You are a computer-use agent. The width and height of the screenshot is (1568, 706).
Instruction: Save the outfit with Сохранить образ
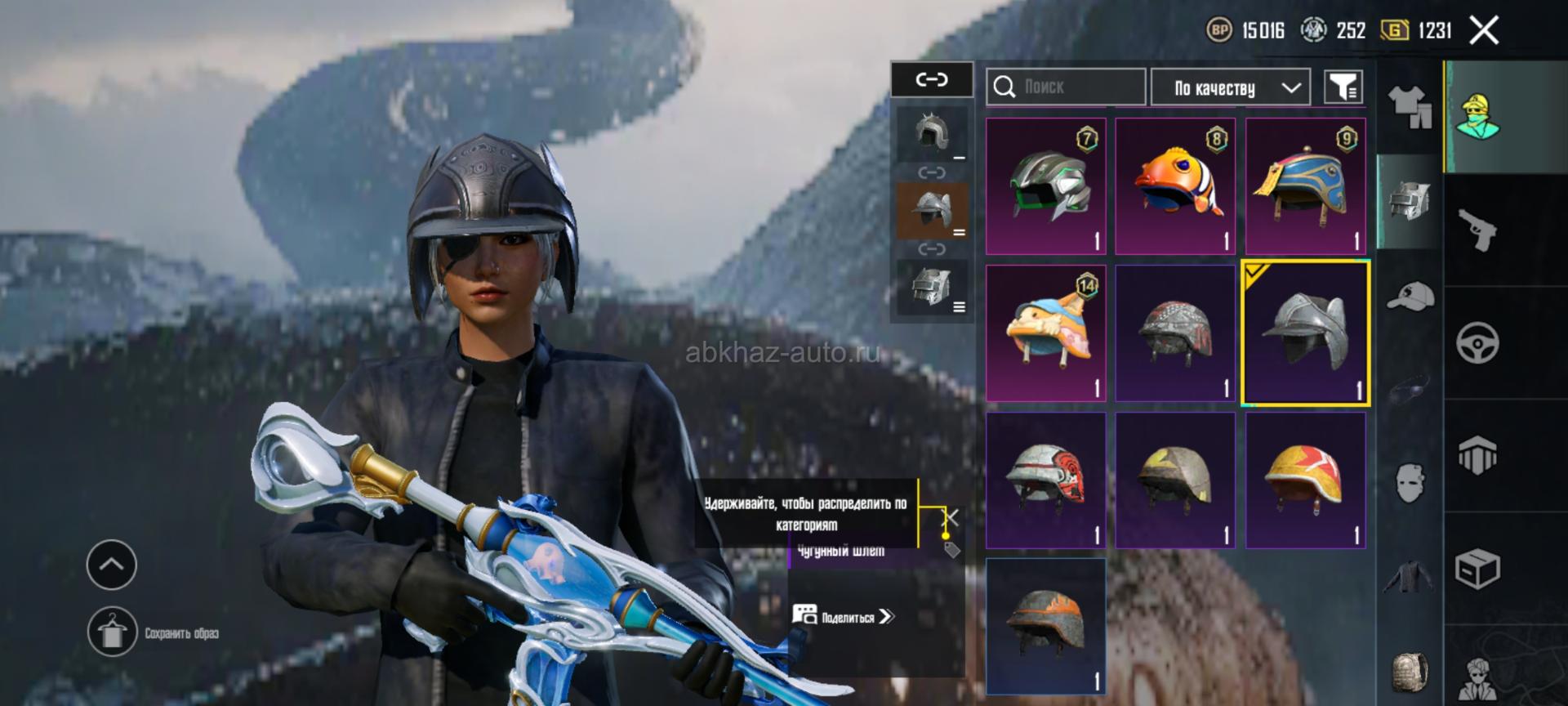(x=113, y=632)
